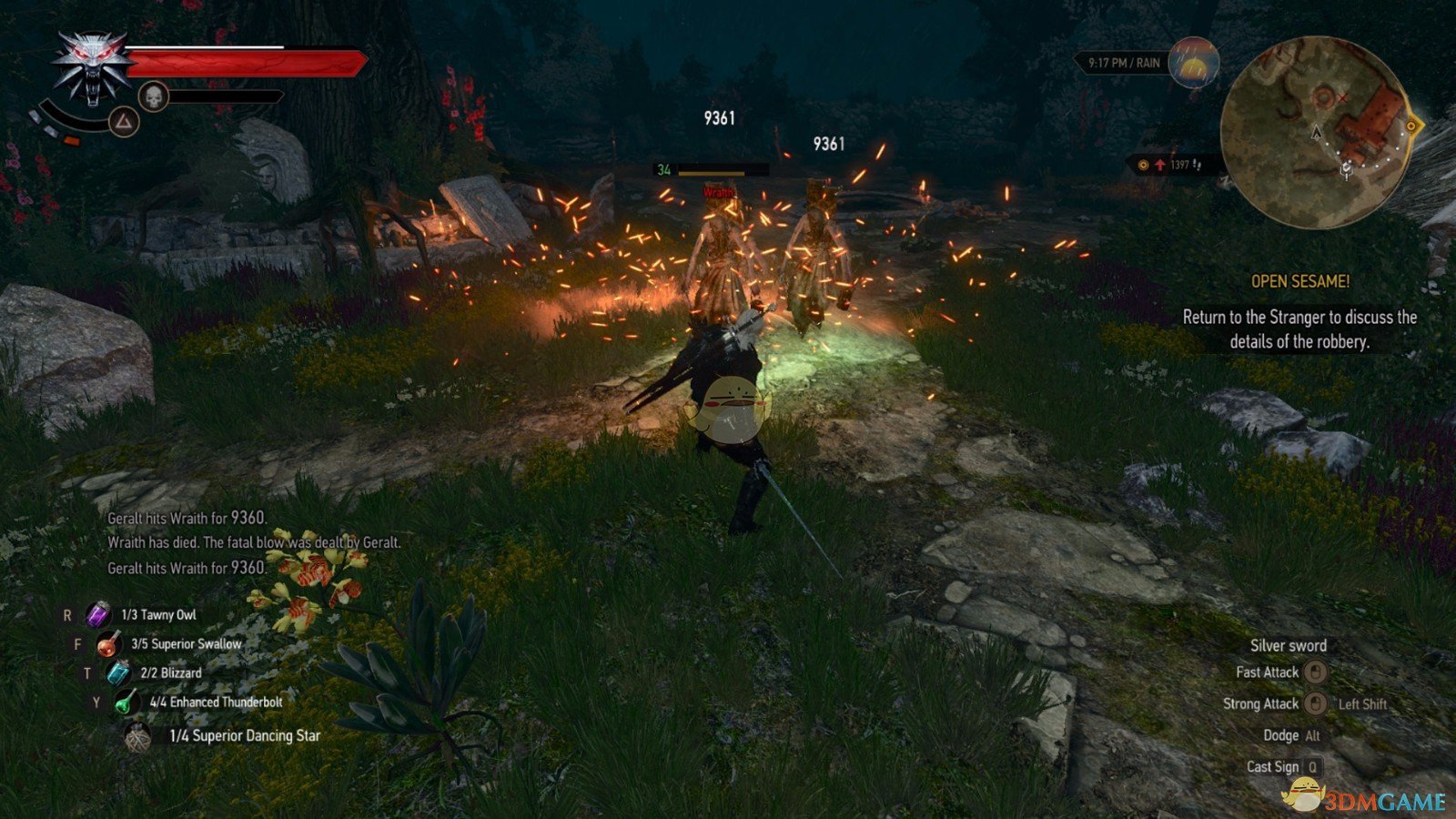This screenshot has height=819, width=1456.
Task: Expand the footsteps travel indicator
Action: (x=1198, y=166)
